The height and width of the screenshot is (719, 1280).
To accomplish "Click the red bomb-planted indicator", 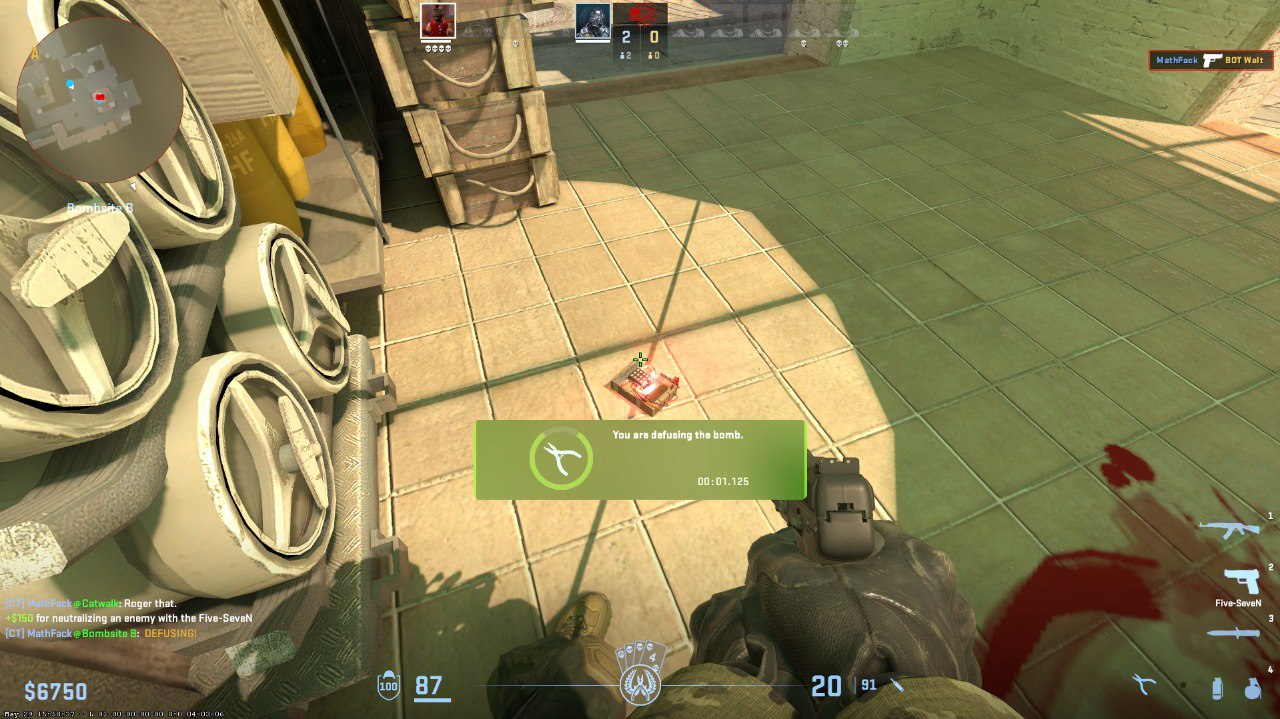I will [x=640, y=16].
